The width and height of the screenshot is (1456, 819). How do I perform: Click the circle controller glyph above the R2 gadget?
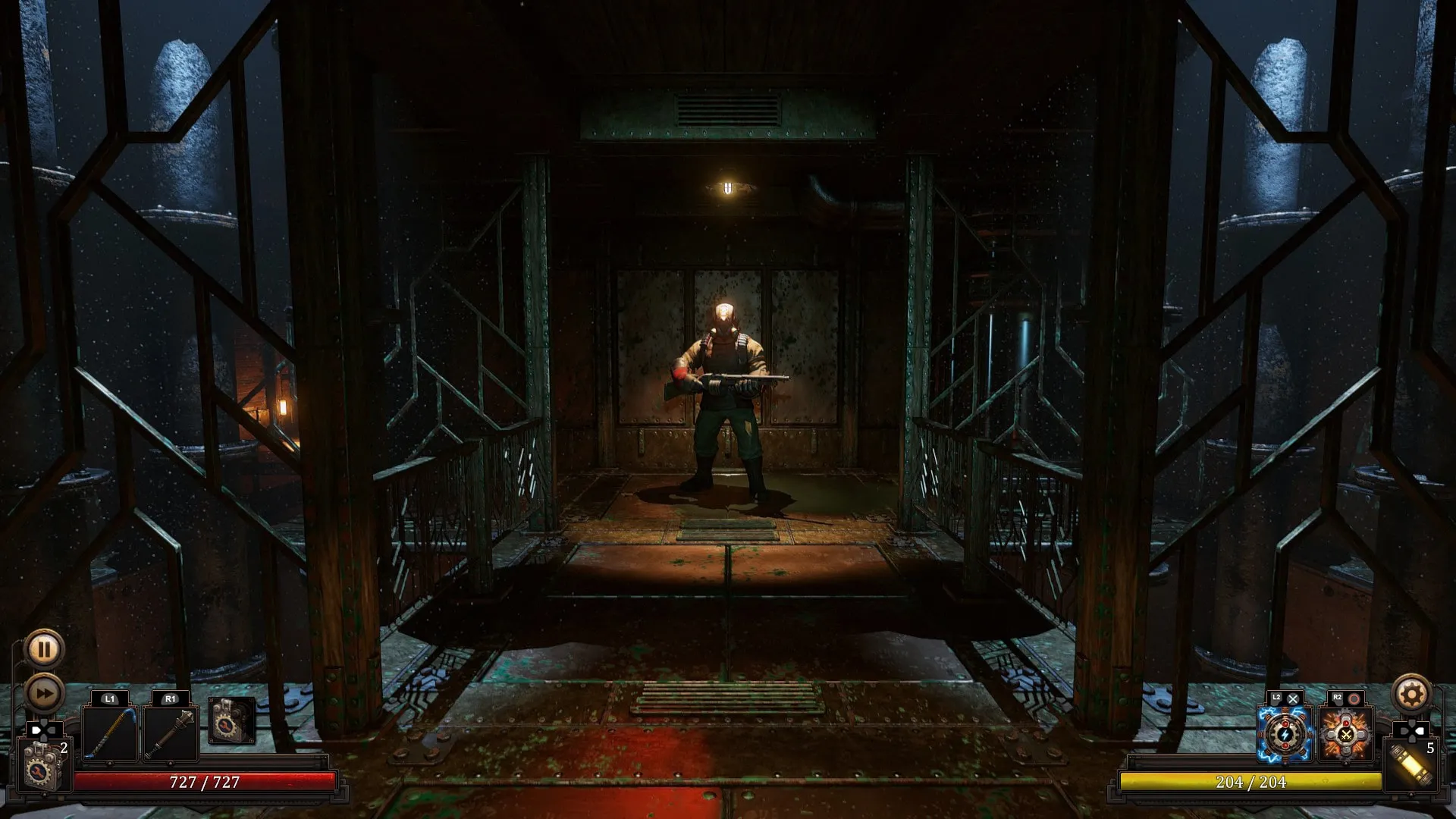1355,699
